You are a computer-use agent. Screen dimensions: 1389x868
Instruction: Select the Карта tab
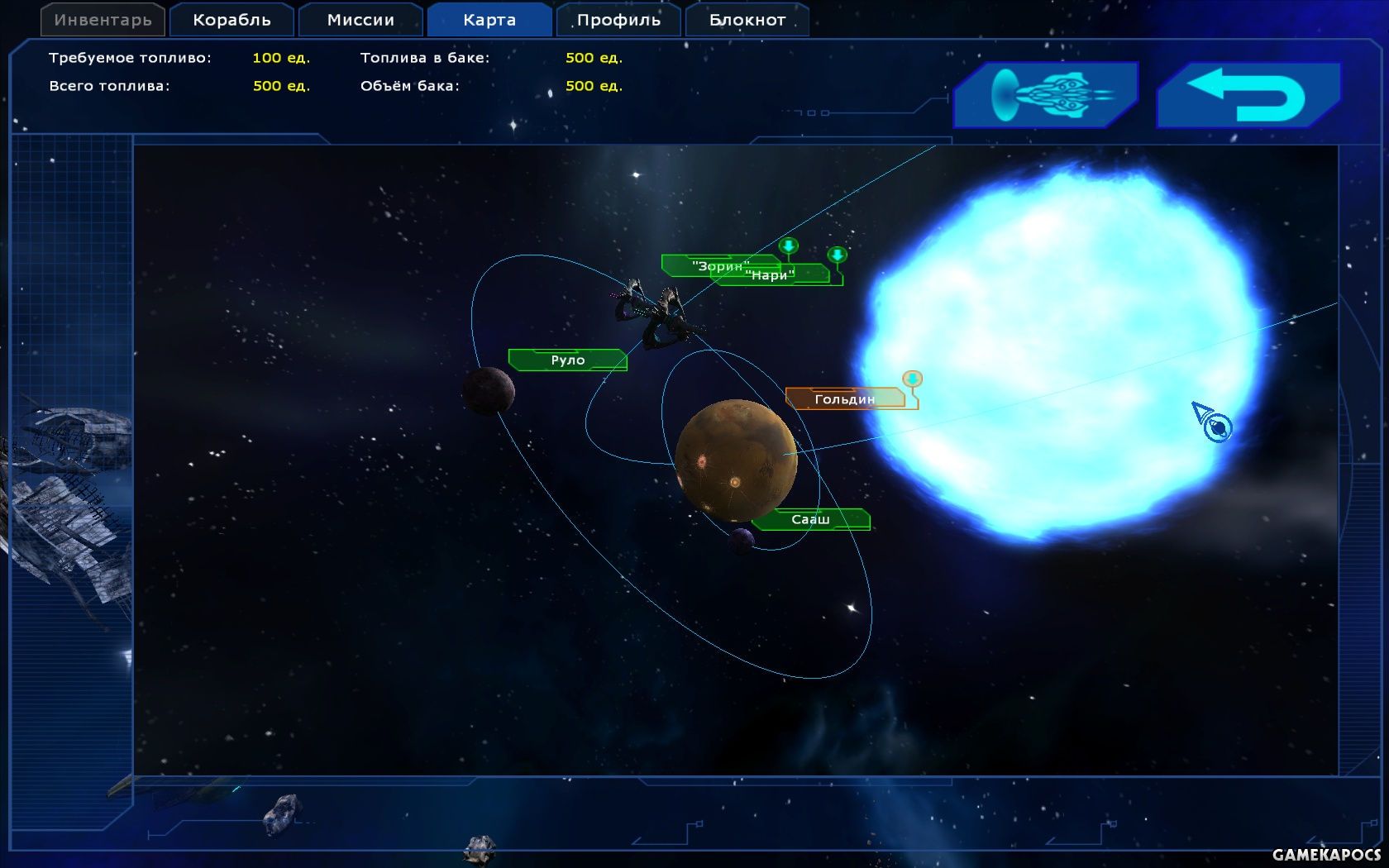coord(489,20)
